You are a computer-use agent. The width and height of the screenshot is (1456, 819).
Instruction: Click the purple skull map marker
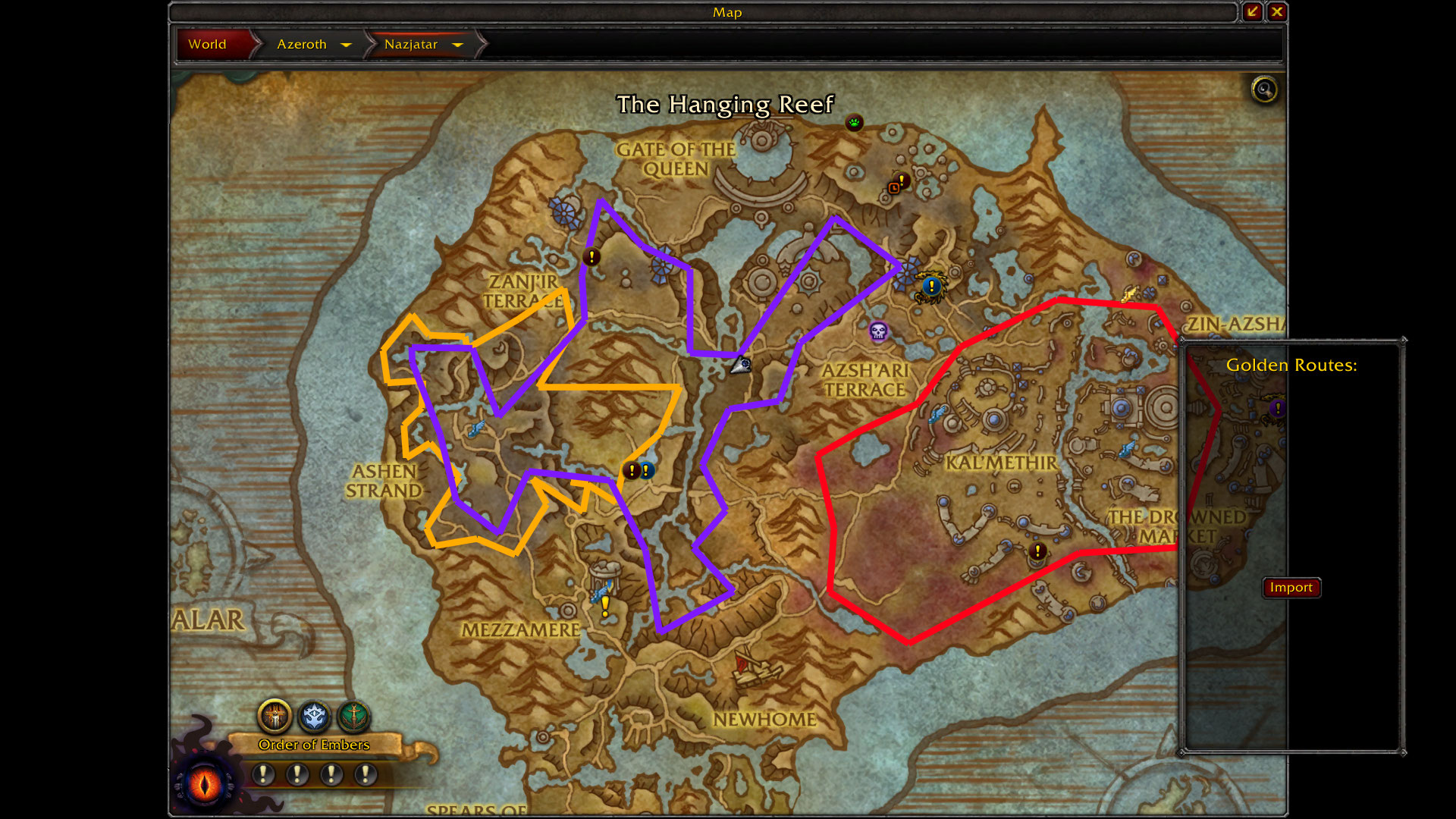pos(878,331)
